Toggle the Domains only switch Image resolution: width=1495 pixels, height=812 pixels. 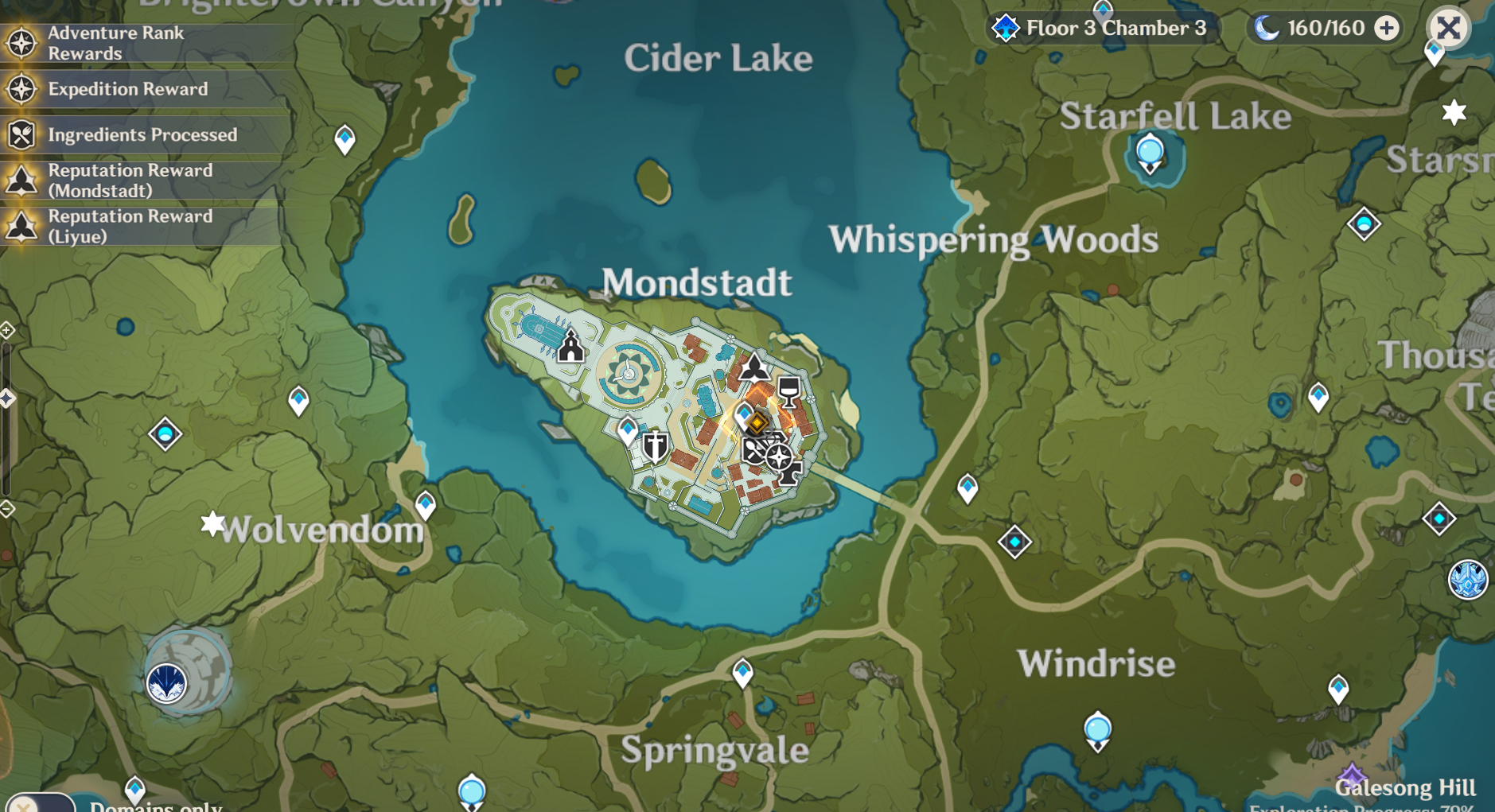40,803
